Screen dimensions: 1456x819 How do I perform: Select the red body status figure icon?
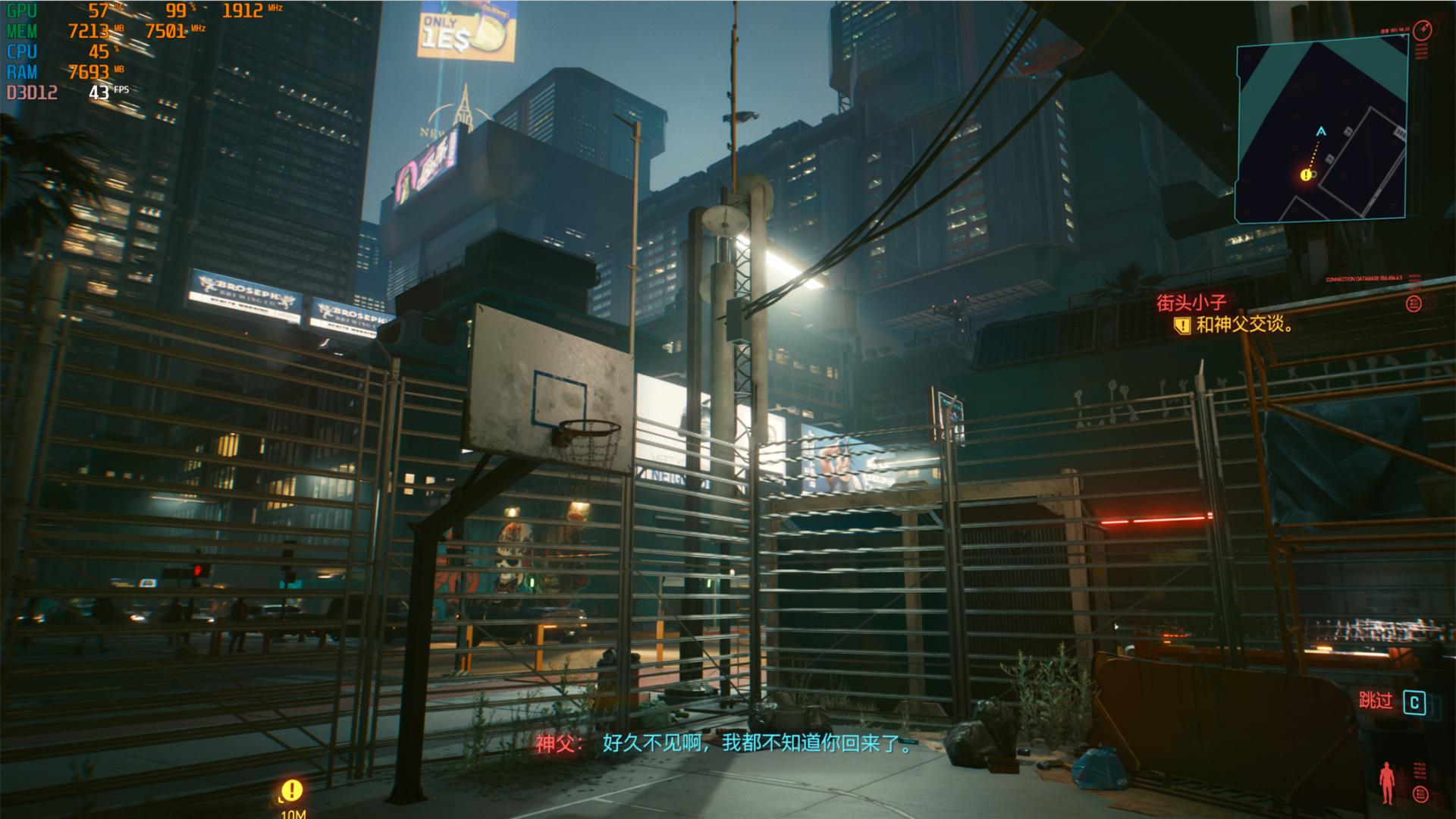tap(1387, 782)
